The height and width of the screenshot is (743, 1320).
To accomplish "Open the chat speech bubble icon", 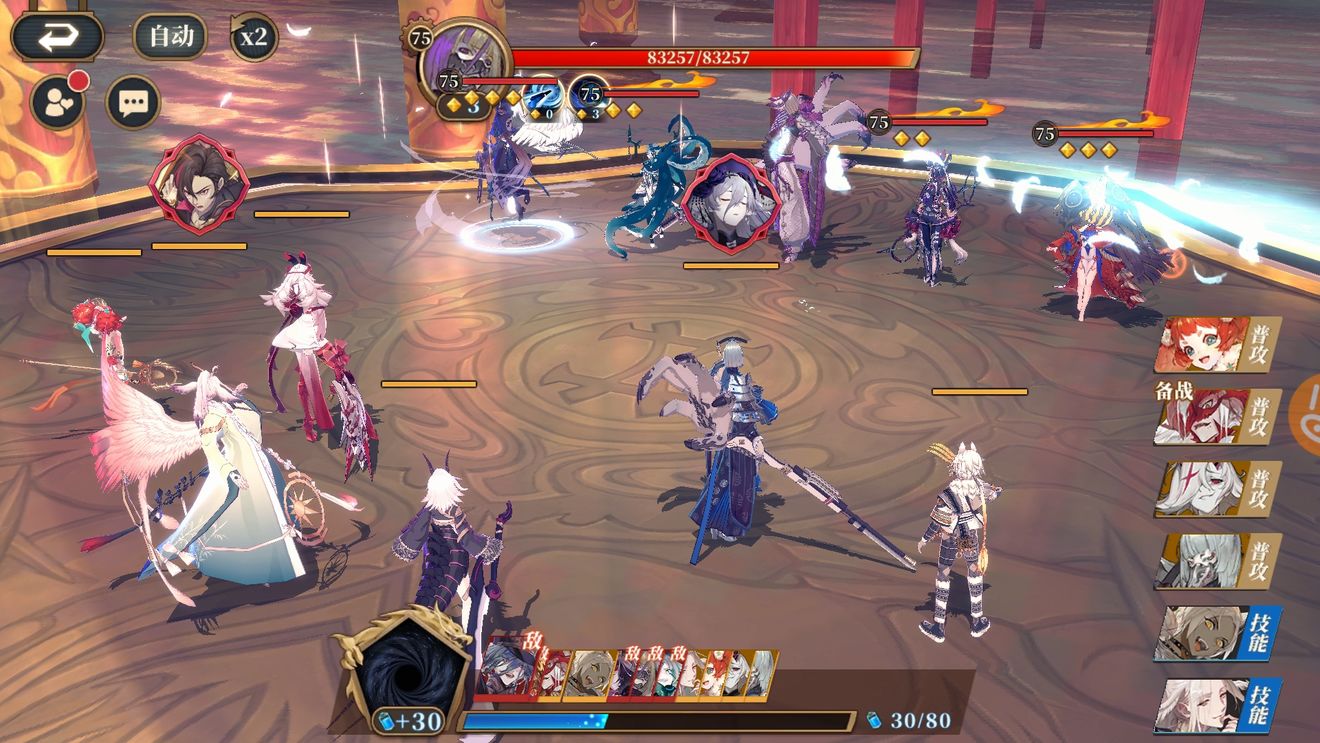I will click(133, 101).
